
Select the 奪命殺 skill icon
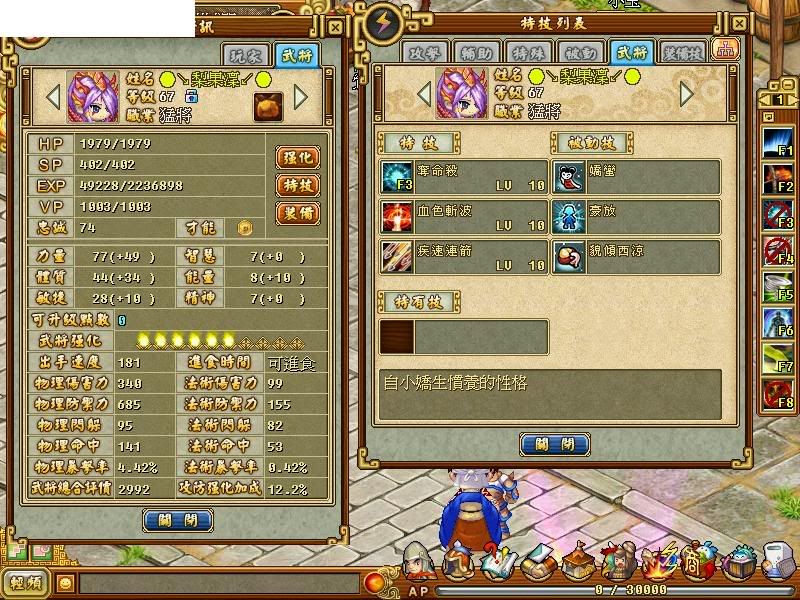click(394, 176)
